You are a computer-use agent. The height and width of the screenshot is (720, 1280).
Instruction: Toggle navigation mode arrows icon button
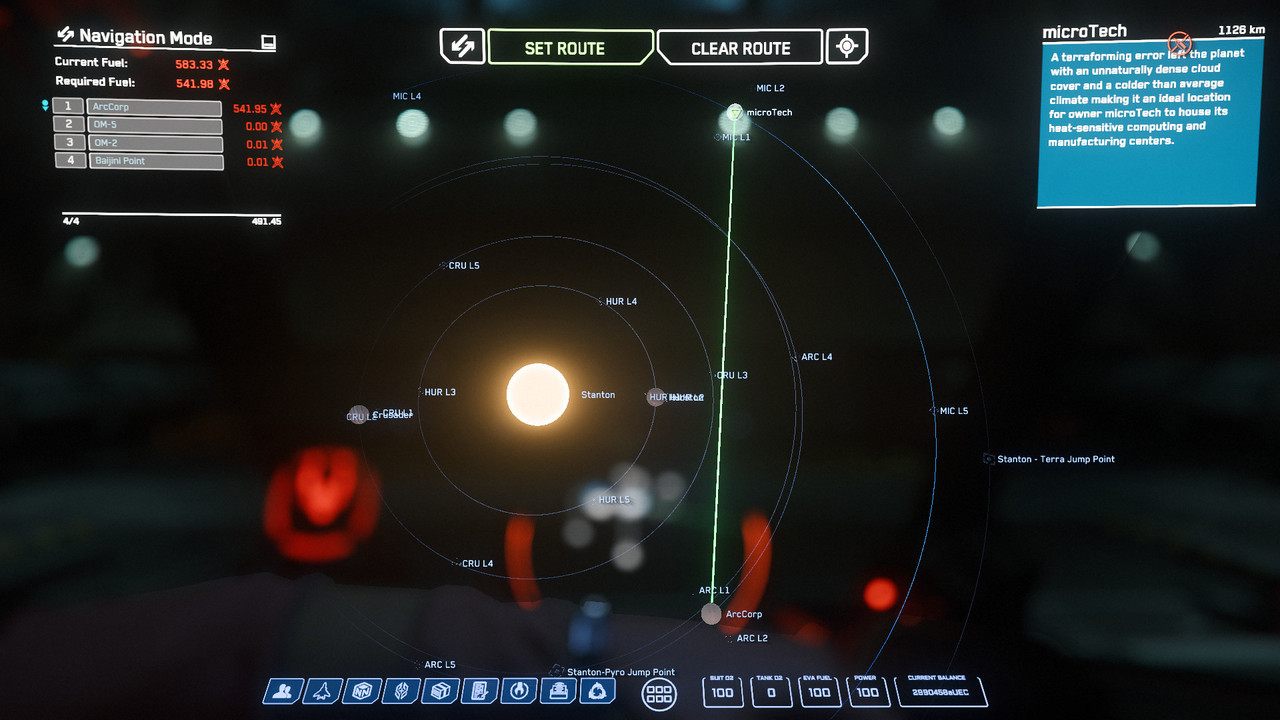click(462, 47)
